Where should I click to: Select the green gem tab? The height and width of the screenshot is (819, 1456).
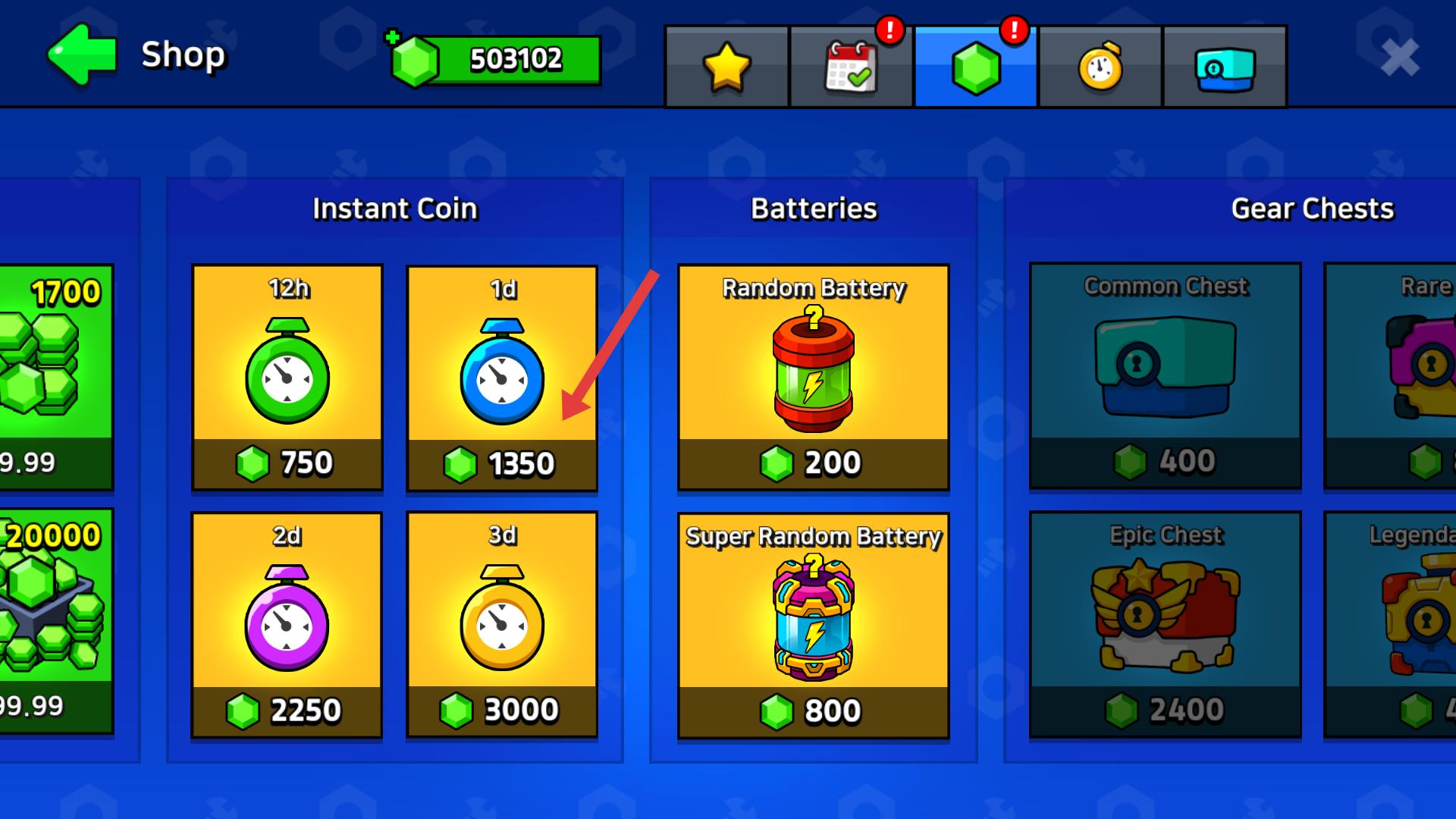[975, 67]
